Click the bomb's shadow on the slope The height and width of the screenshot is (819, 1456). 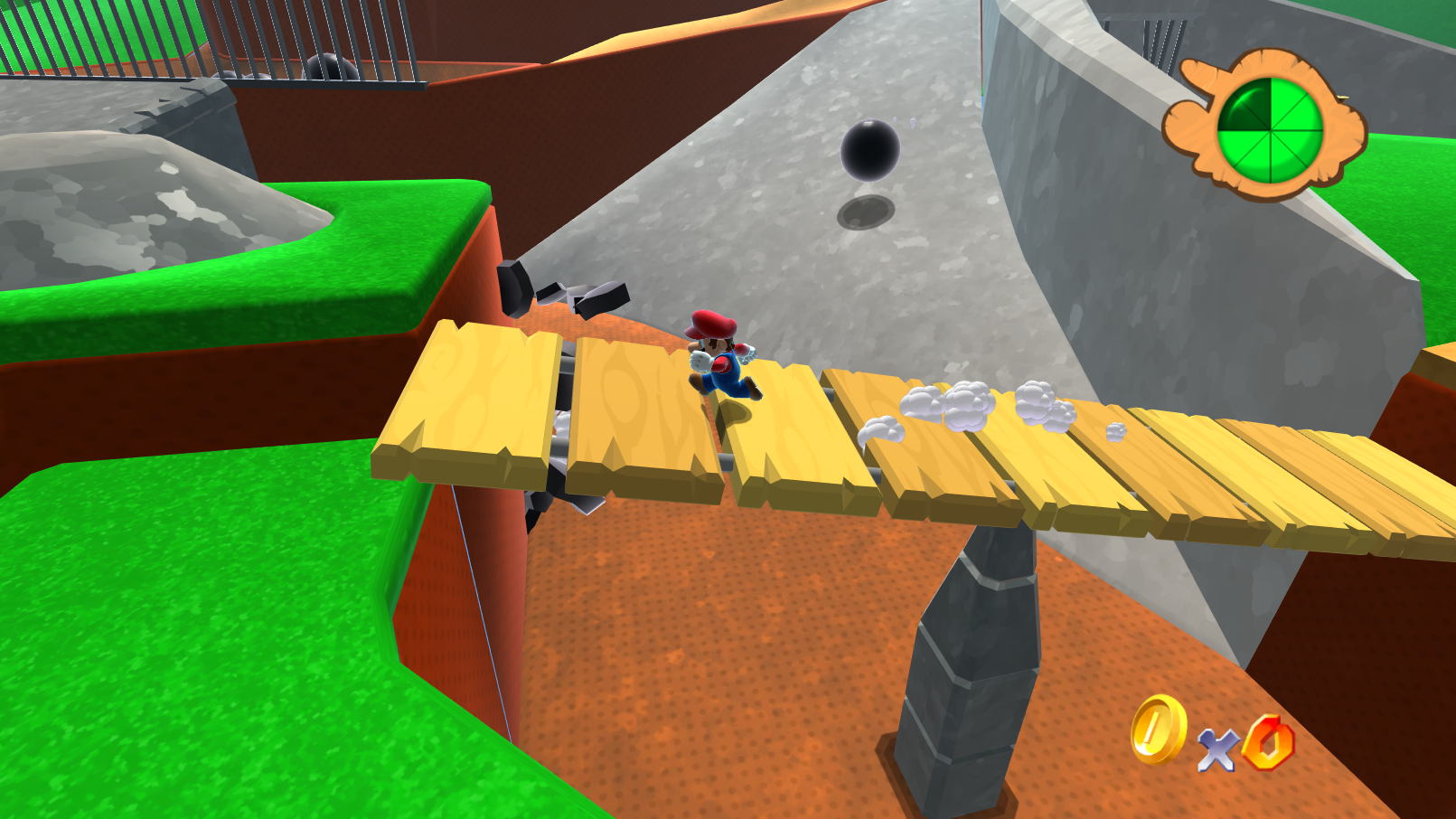tap(866, 212)
